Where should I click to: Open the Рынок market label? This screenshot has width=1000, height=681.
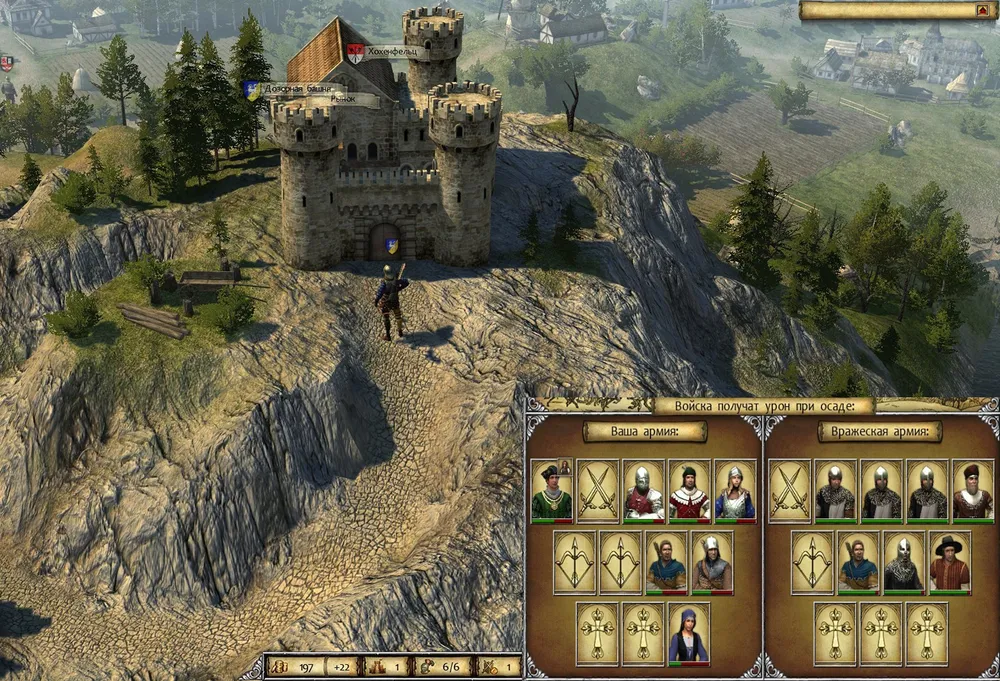point(348,100)
